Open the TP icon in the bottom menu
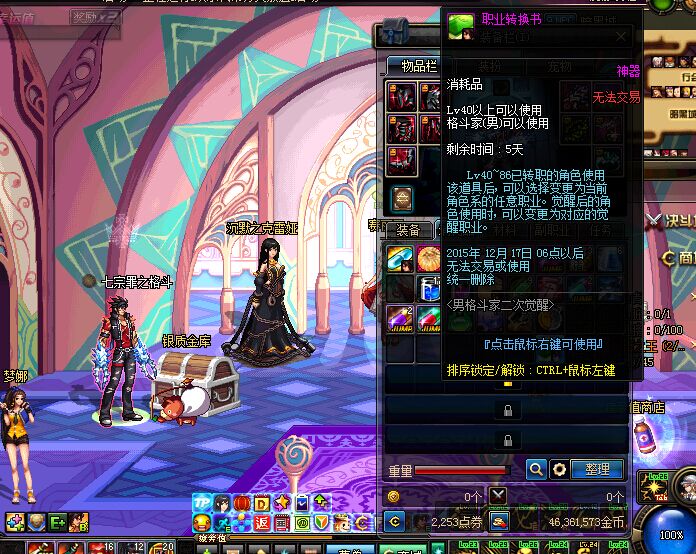Viewport: 696px width, 554px height. click(x=201, y=503)
